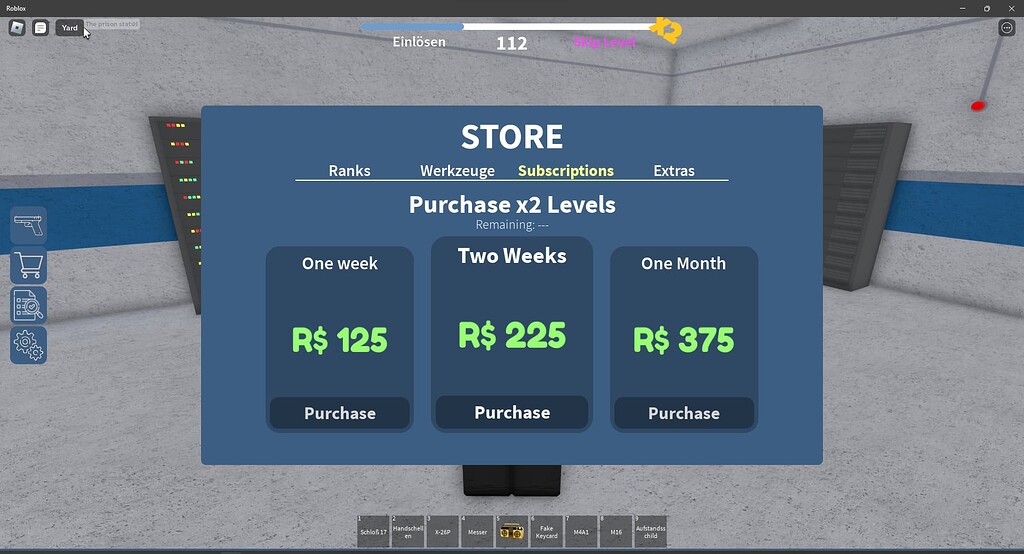Equip the M4A1 hotbar slot

581,532
